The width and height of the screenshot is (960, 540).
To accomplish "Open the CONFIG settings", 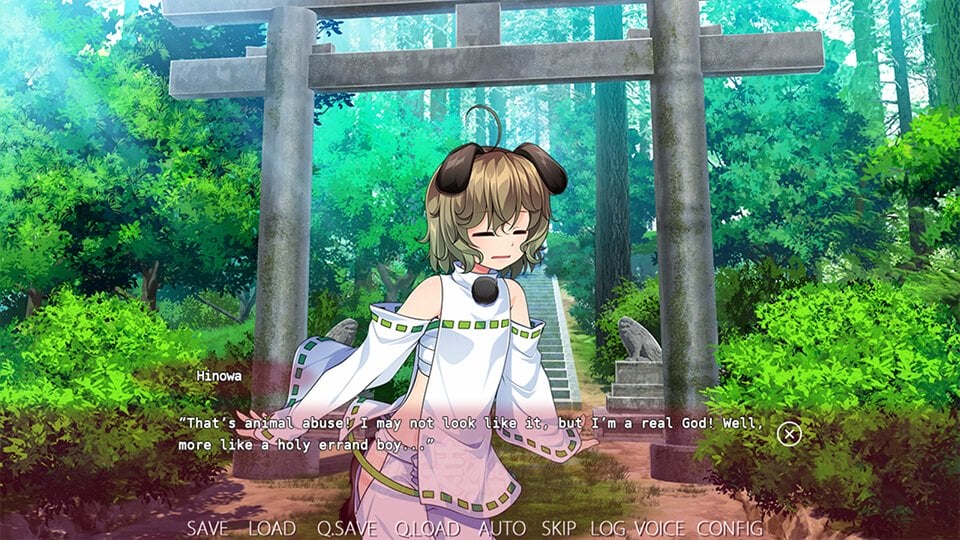I will point(730,528).
